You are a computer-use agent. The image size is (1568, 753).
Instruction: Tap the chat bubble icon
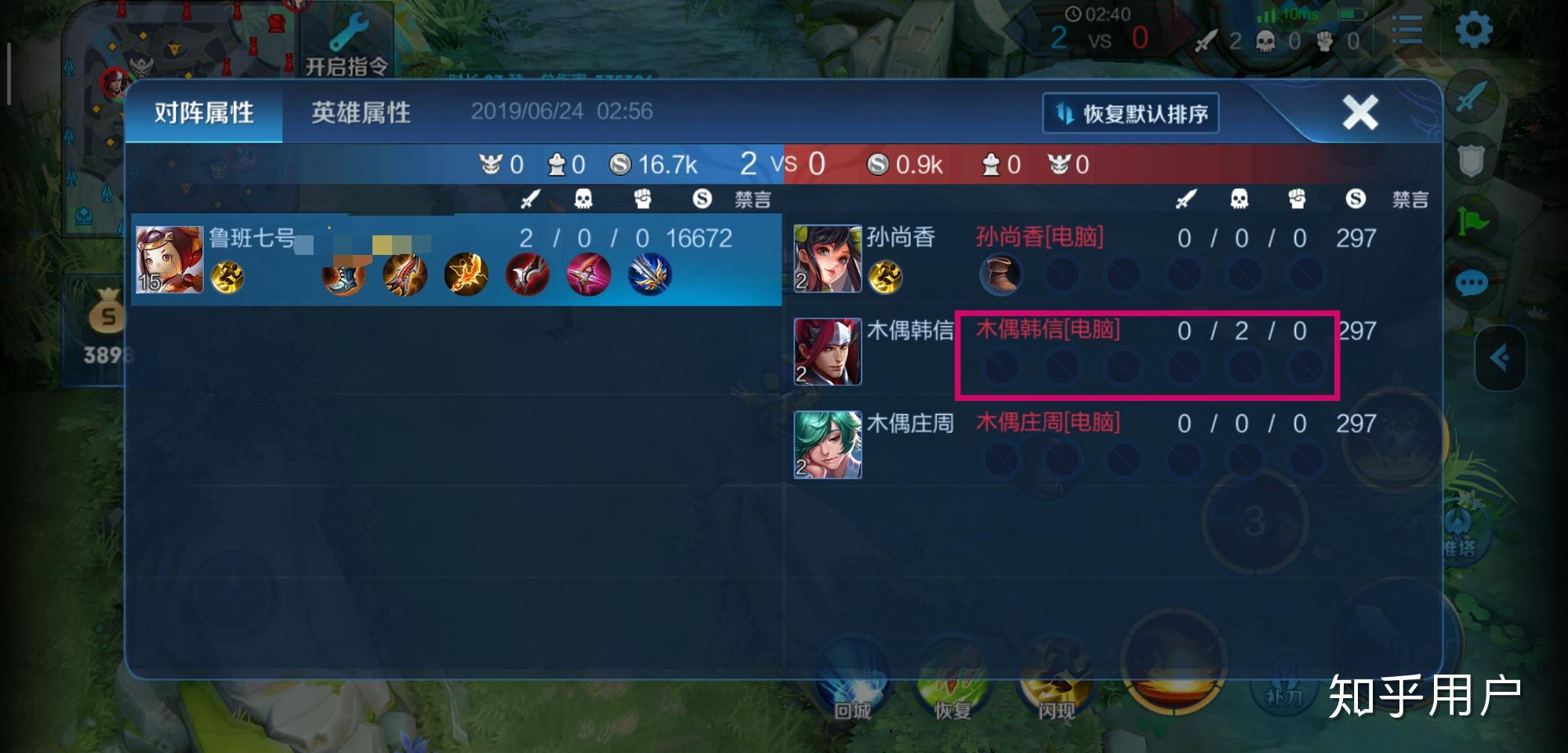(x=1472, y=282)
